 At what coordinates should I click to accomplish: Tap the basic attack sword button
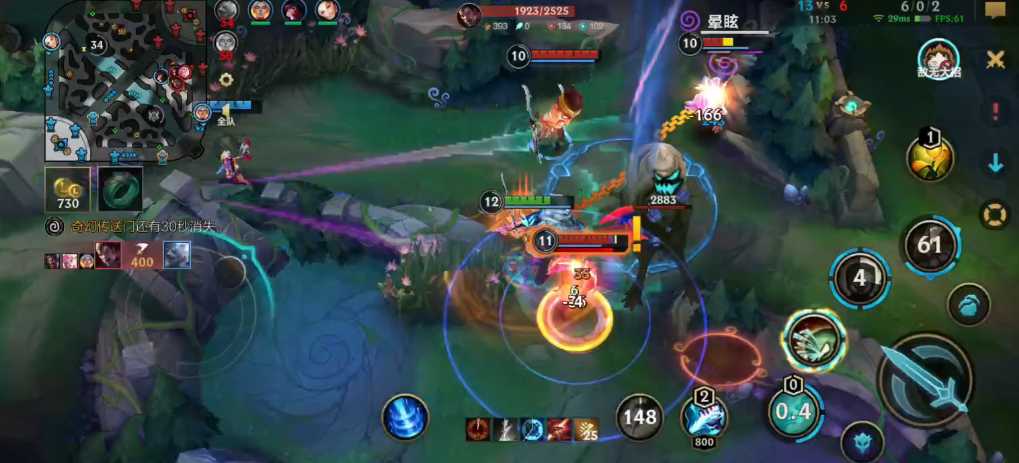[x=925, y=379]
